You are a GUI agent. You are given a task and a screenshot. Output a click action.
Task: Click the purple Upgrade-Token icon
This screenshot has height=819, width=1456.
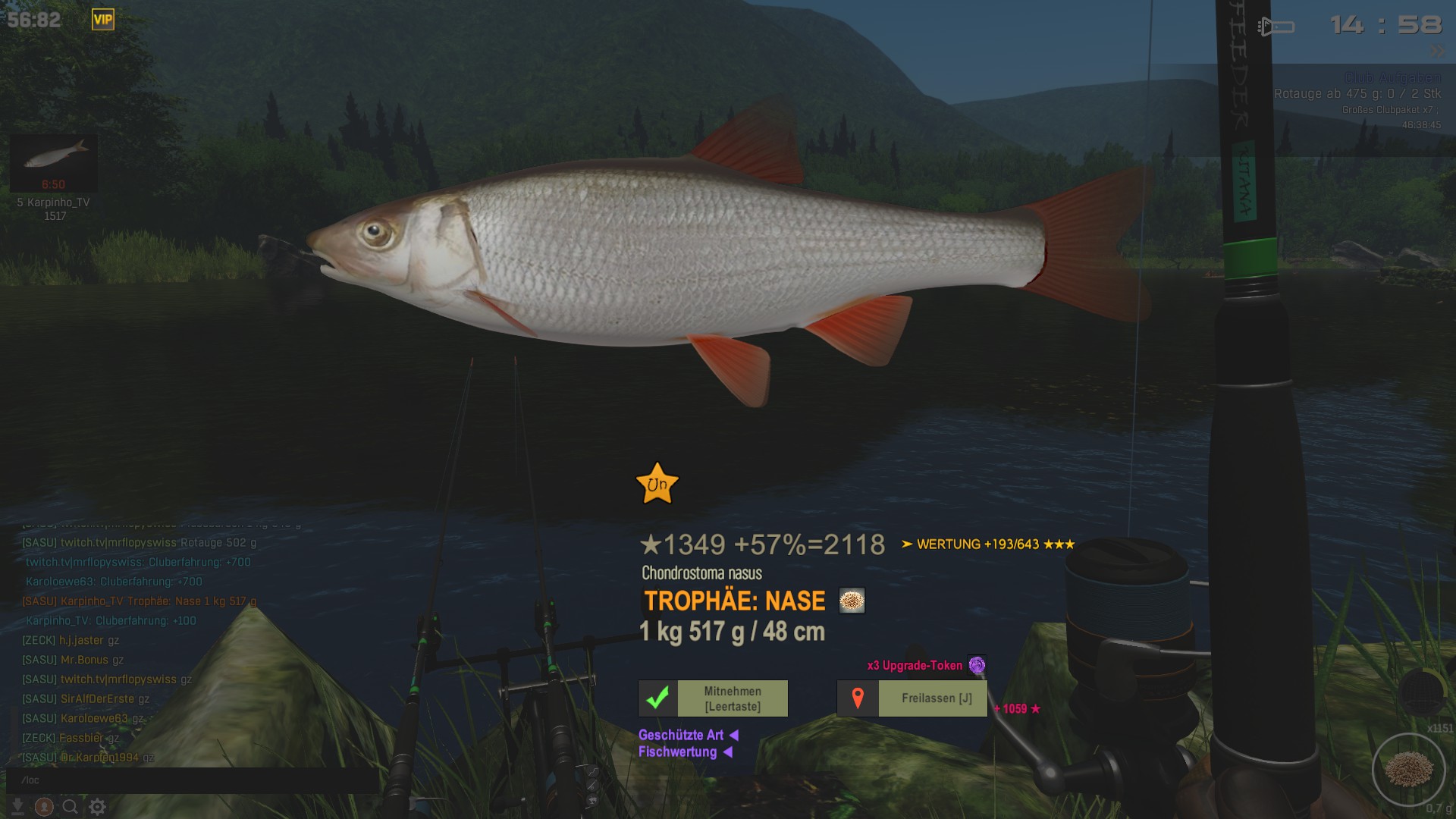pos(977,665)
